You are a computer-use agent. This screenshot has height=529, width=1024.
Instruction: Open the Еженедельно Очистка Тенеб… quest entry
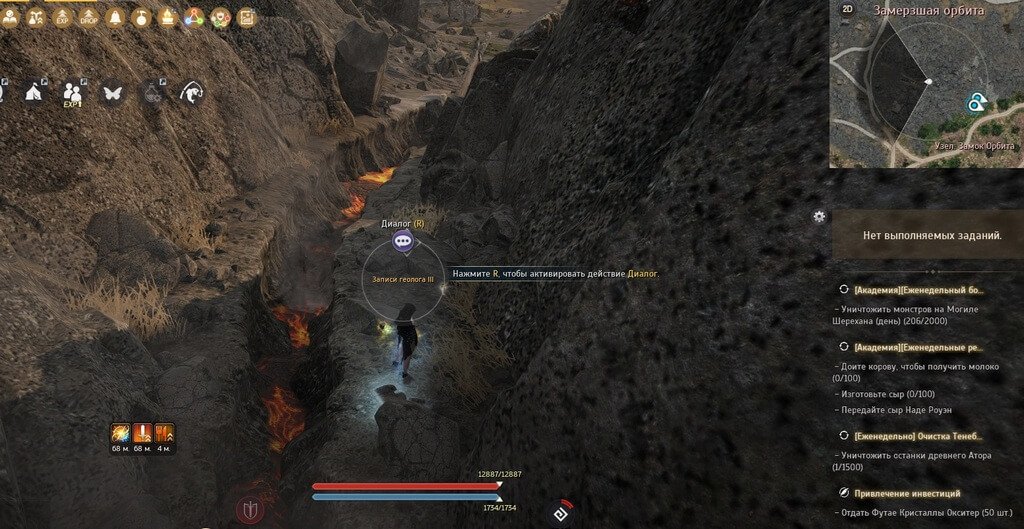918,436
